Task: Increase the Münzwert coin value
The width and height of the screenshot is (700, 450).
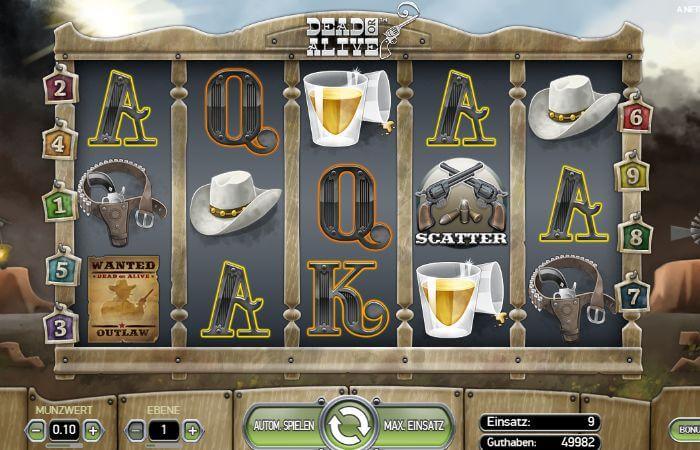Action: pyautogui.click(x=93, y=431)
